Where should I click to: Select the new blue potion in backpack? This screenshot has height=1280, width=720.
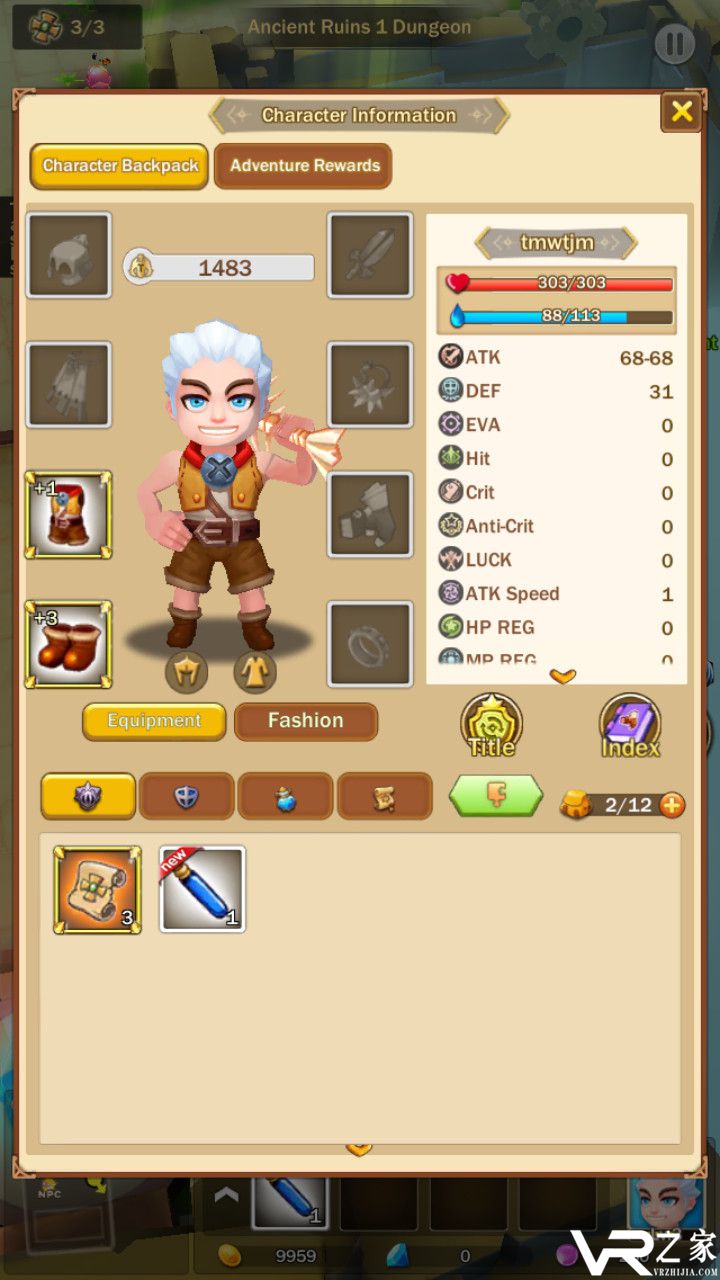(x=202, y=890)
